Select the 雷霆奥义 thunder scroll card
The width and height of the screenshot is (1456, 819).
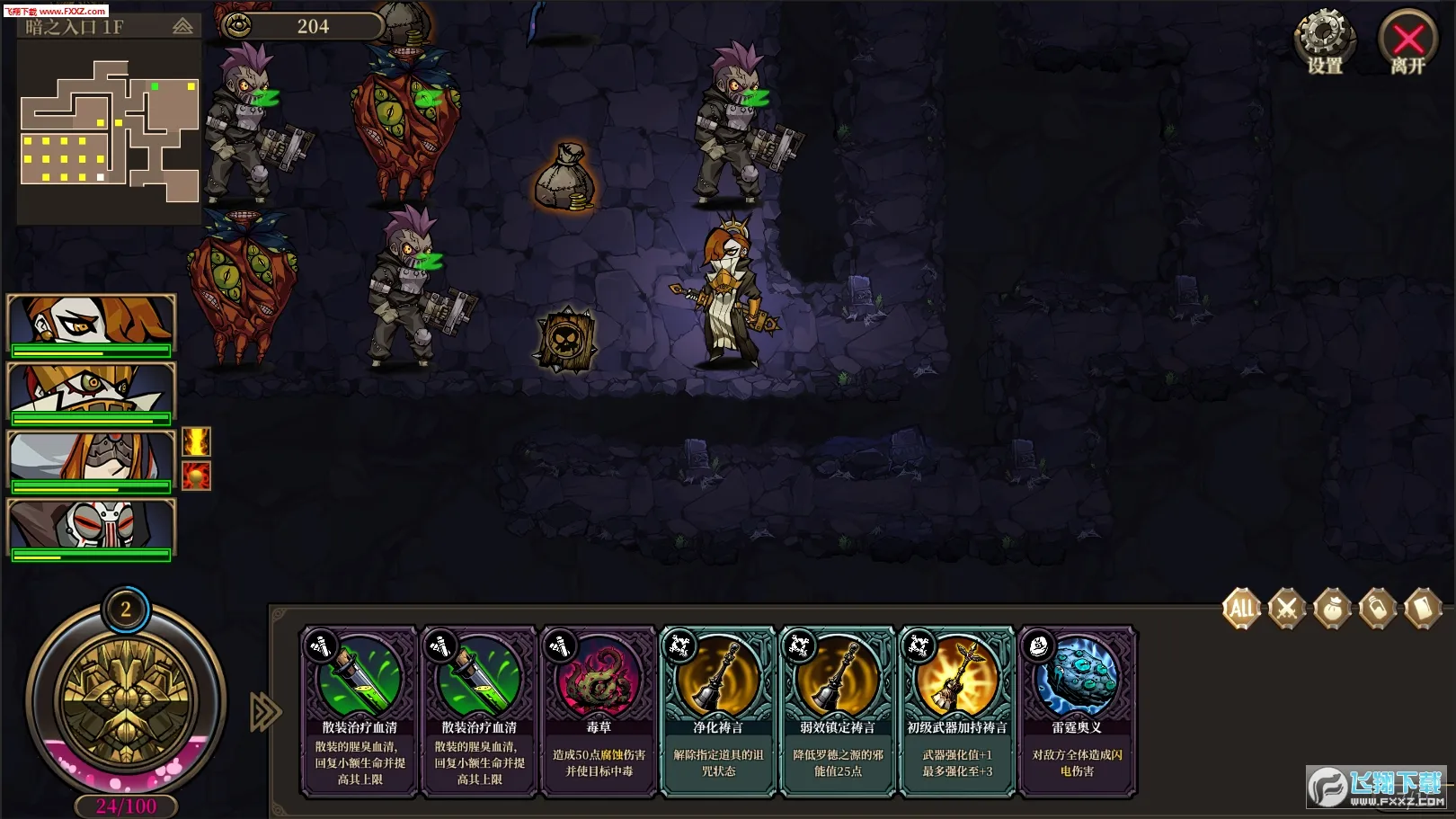point(1077,710)
